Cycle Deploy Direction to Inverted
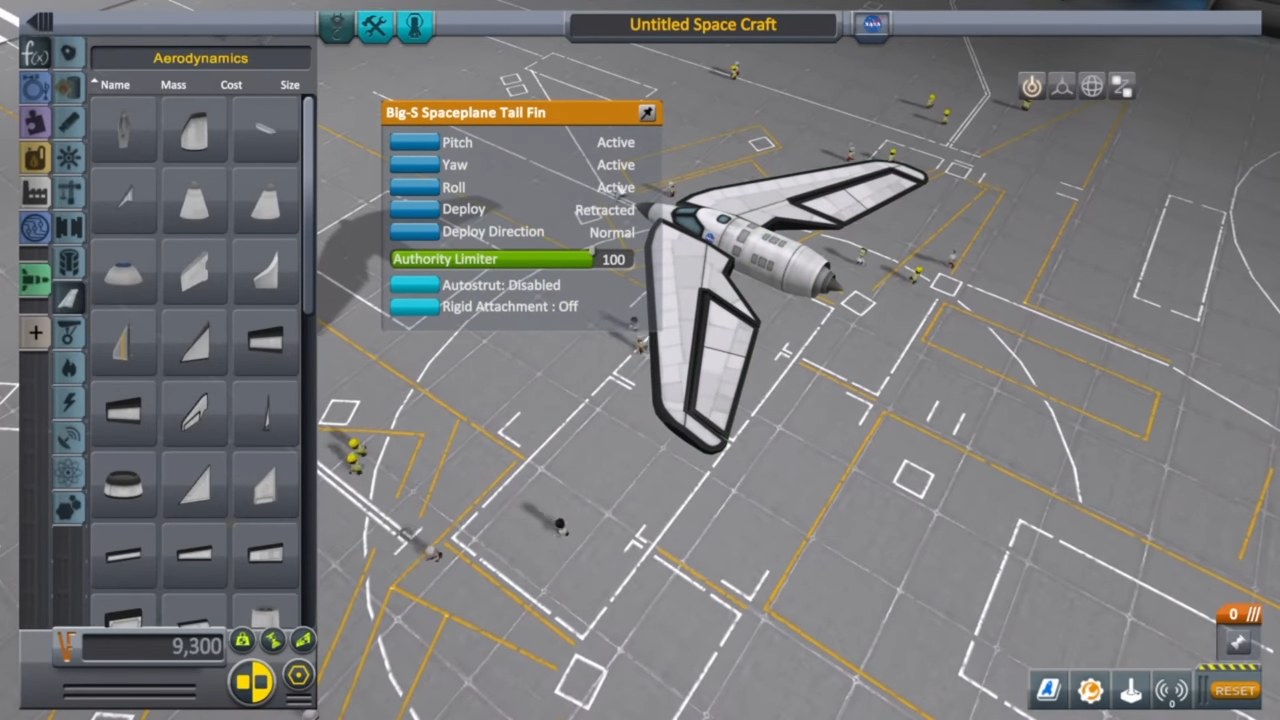Image resolution: width=1280 pixels, height=720 pixels. coord(414,231)
